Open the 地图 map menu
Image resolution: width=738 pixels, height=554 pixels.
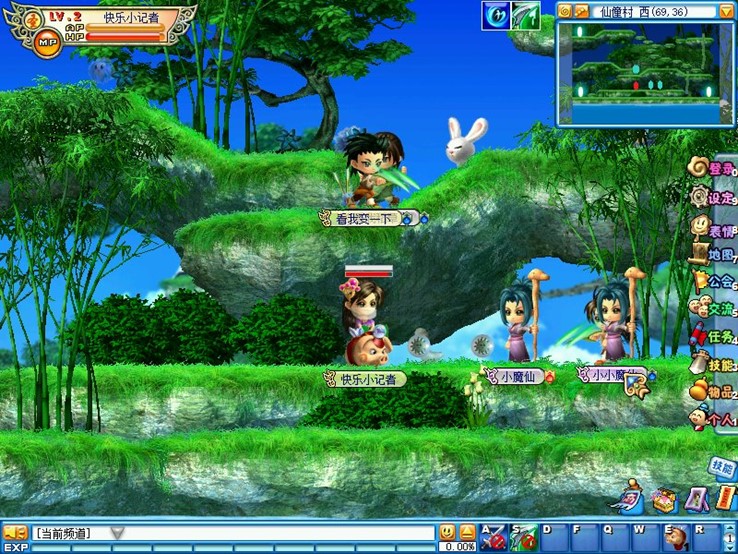[716, 254]
